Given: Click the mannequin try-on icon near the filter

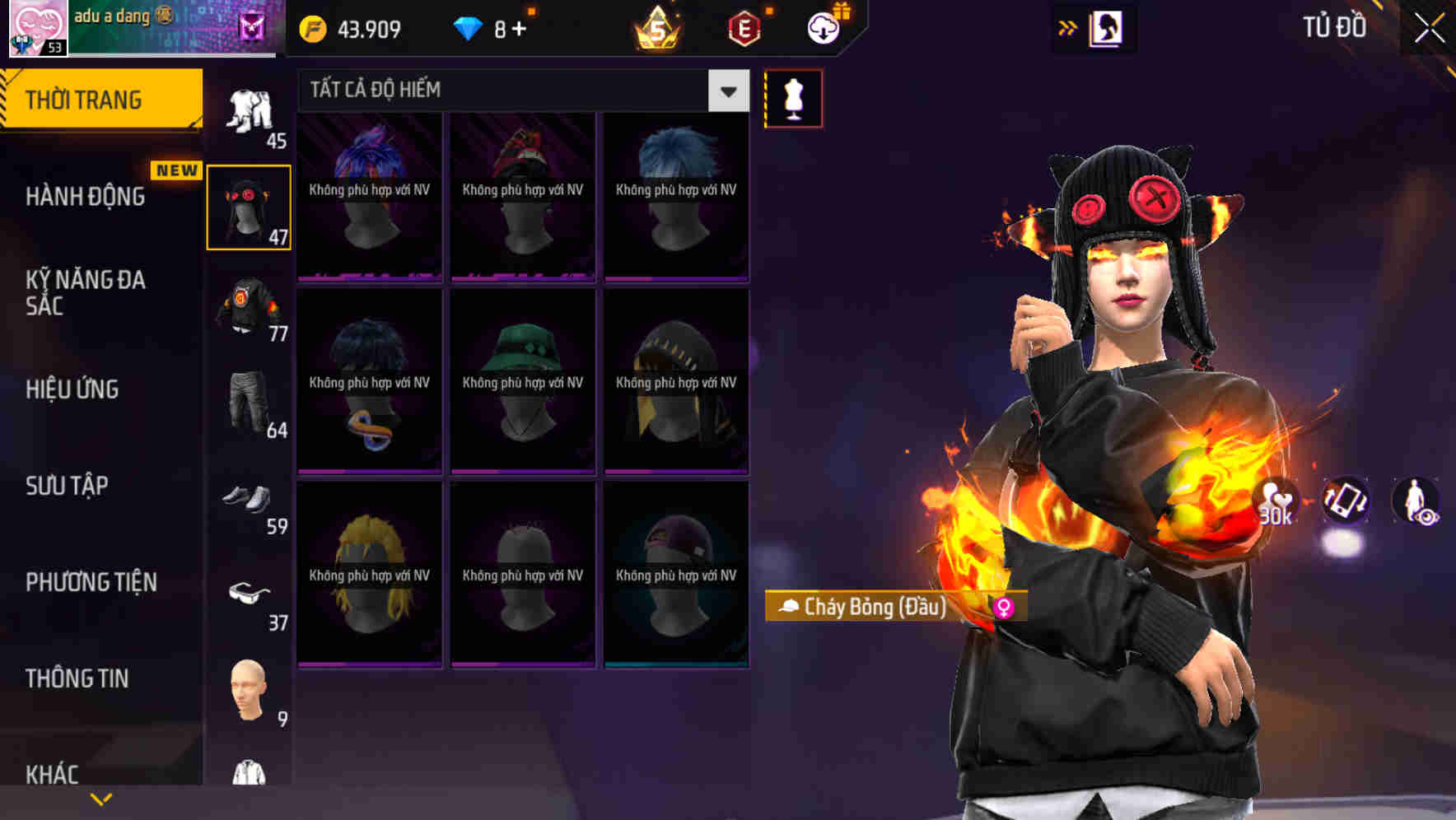Looking at the screenshot, I should (793, 97).
